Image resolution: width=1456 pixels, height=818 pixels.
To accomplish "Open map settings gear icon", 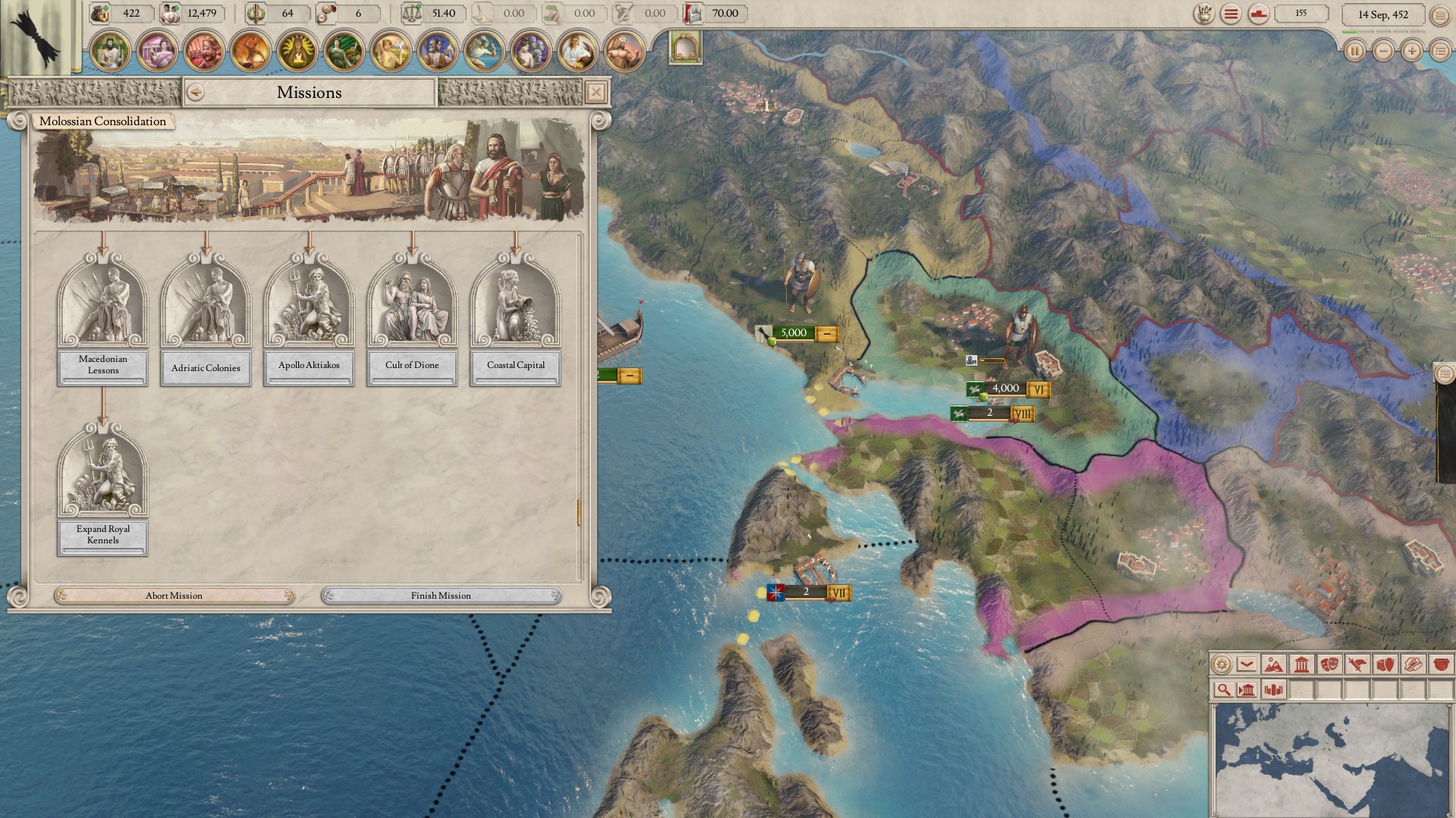I will [1222, 665].
